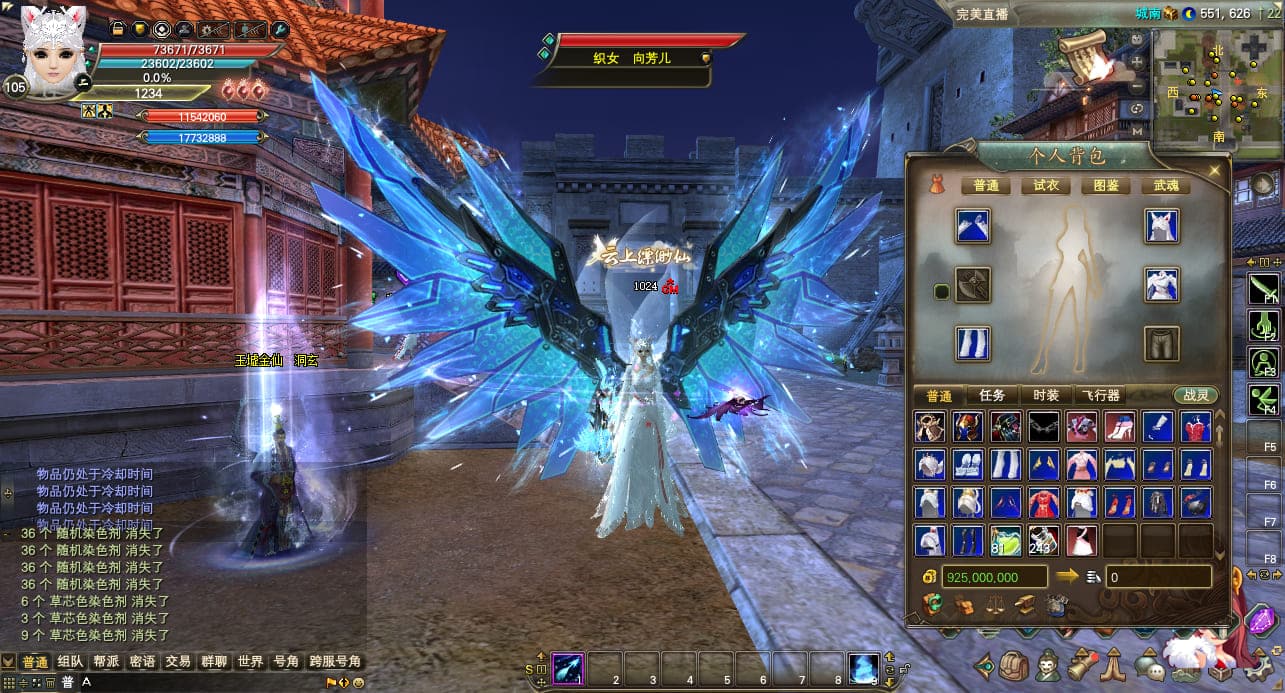Open the emoji smiley in chat bar
1285x693 pixels.
coord(359,683)
